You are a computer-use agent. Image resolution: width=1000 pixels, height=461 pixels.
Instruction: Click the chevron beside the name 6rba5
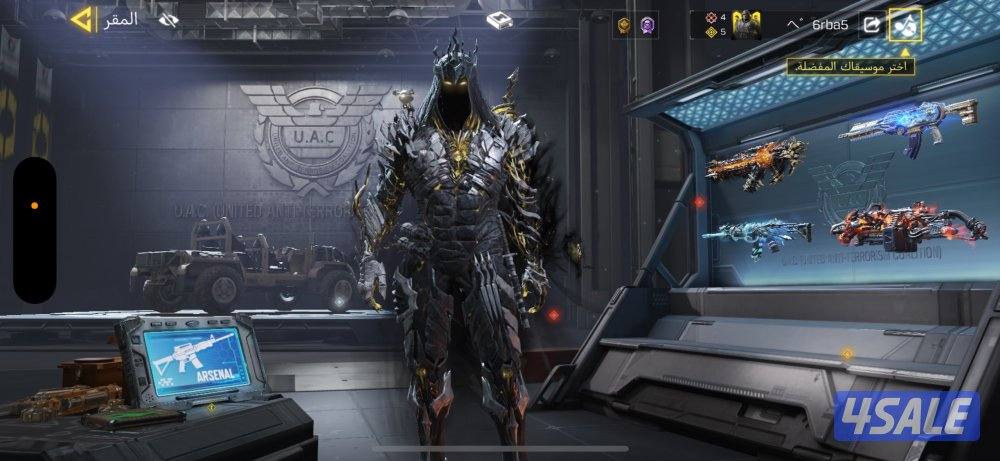click(x=795, y=23)
